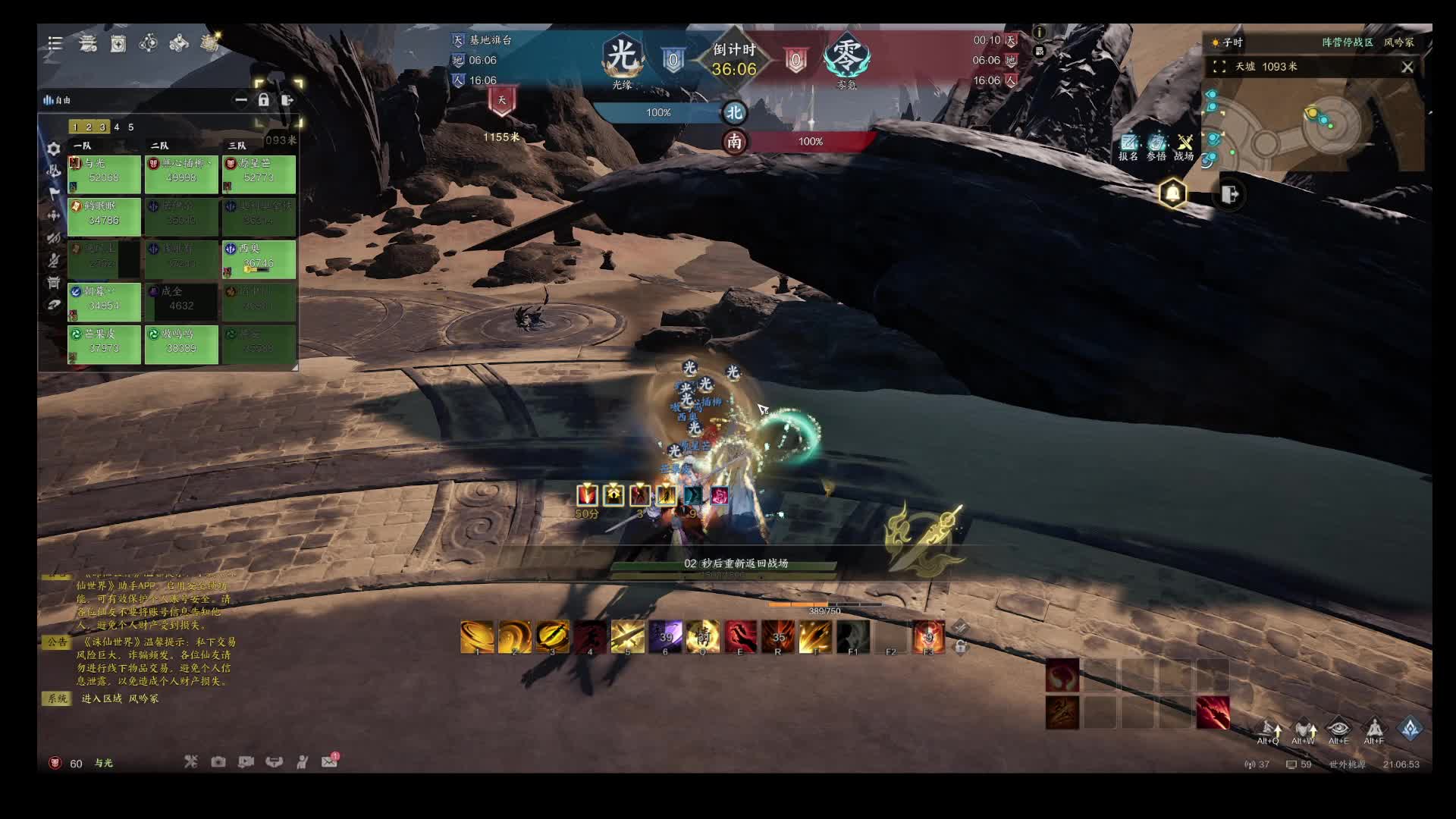The height and width of the screenshot is (819, 1456).
Task: Choose raid member 鹤眠眠
Action: point(104,214)
